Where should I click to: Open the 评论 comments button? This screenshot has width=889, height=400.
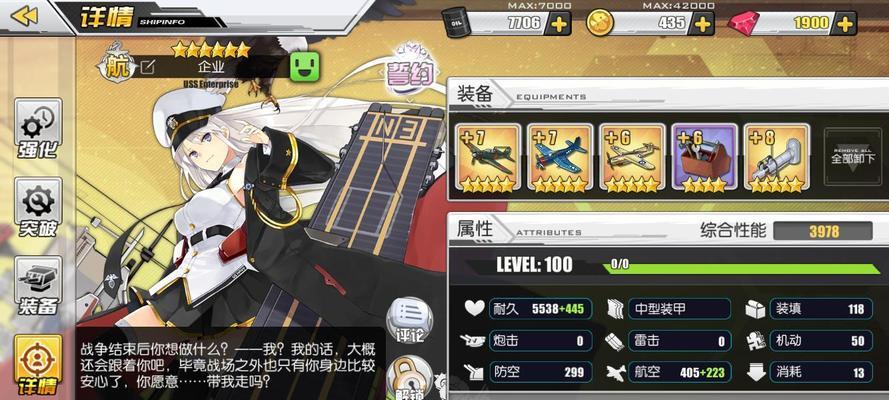pyautogui.click(x=408, y=320)
